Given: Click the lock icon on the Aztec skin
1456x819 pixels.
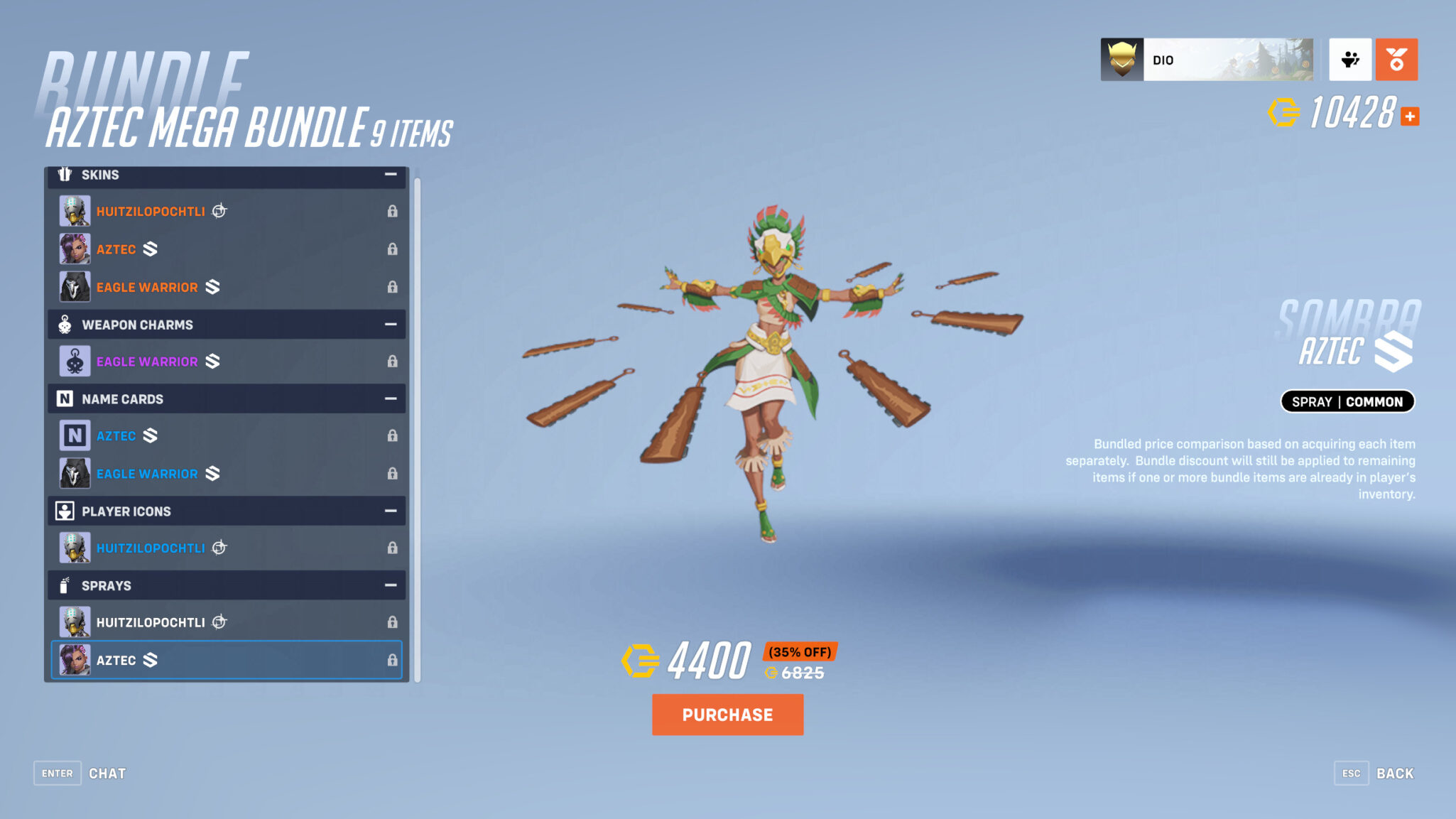Looking at the screenshot, I should click(x=393, y=249).
